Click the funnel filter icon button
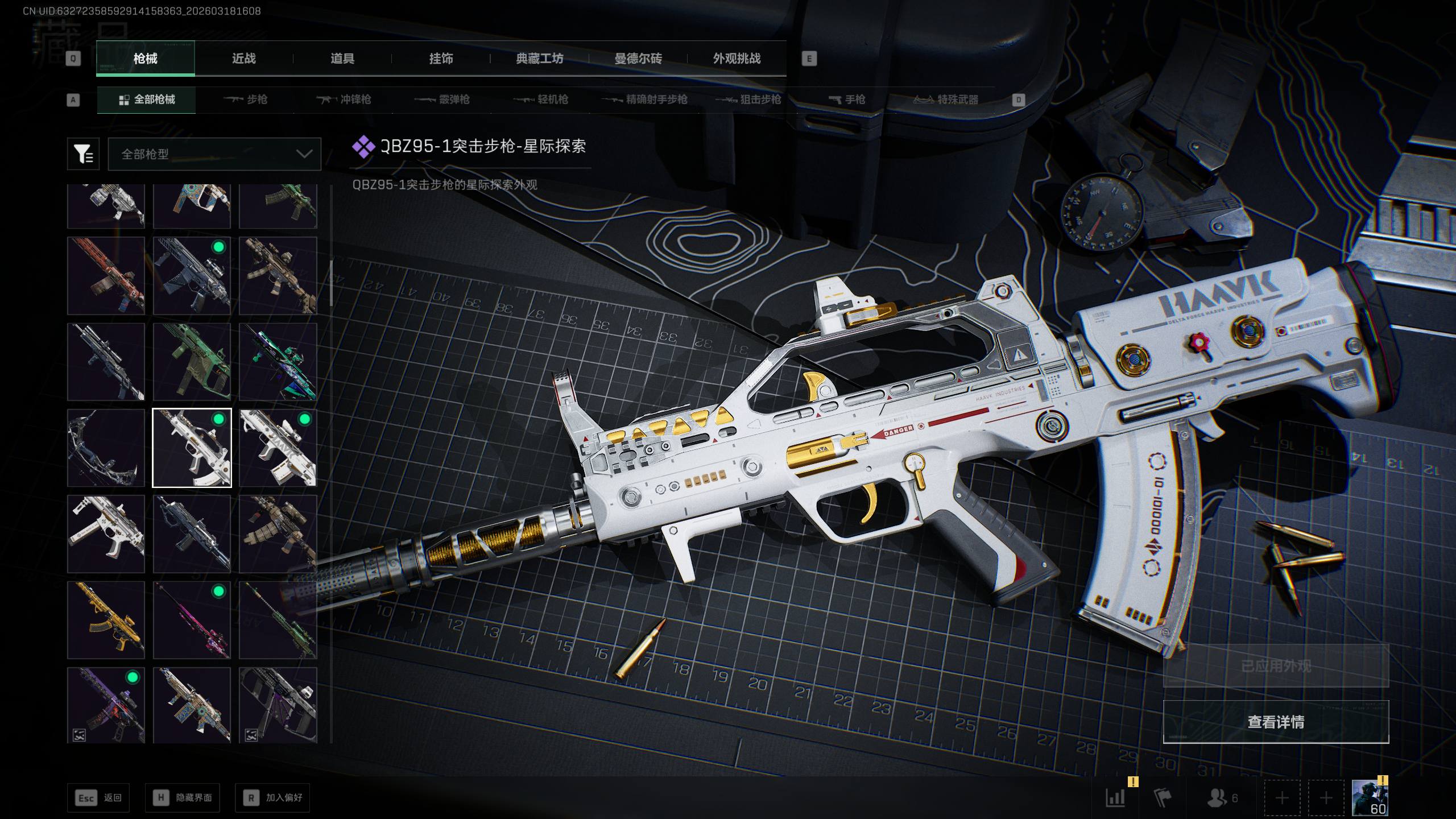The width and height of the screenshot is (1456, 819). (83, 154)
